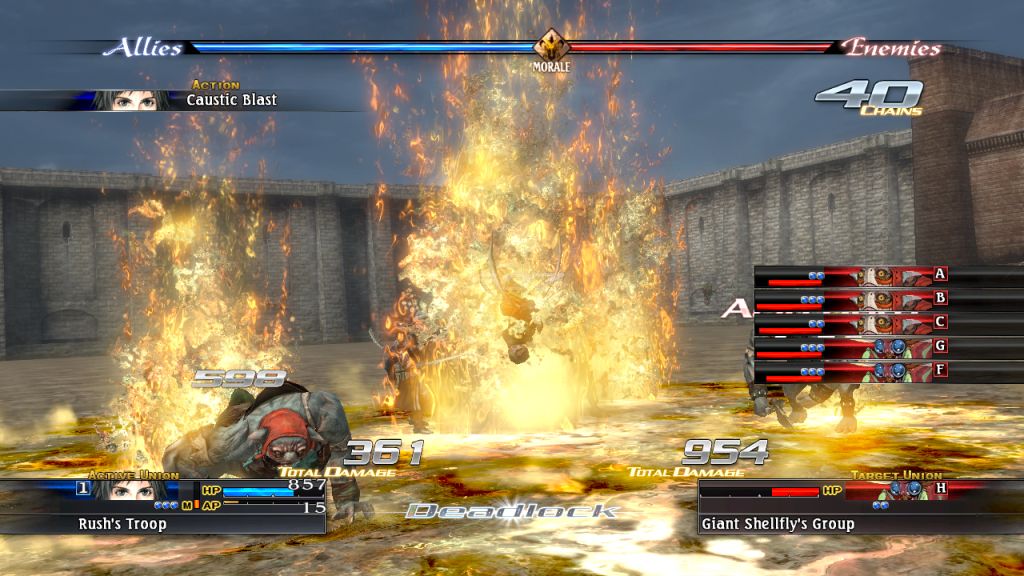This screenshot has width=1024, height=576.
Task: Select enemy union row labeled F
Action: pyautogui.click(x=852, y=370)
